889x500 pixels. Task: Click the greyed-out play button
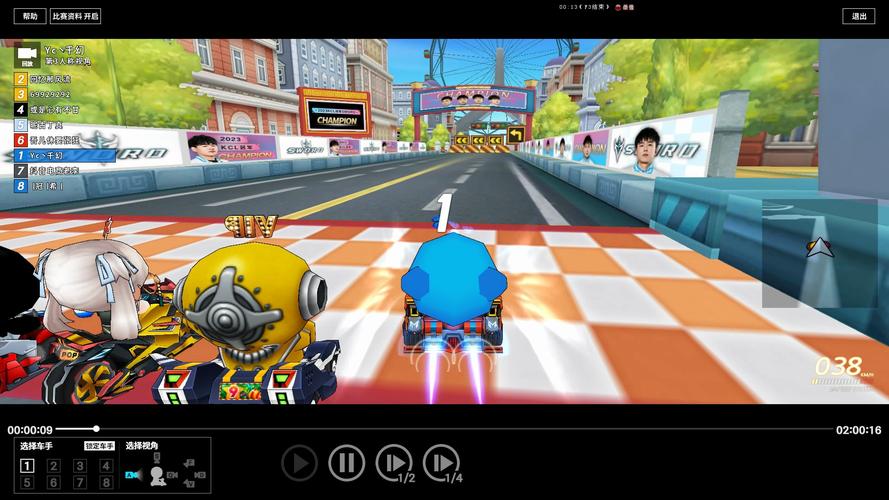click(299, 462)
